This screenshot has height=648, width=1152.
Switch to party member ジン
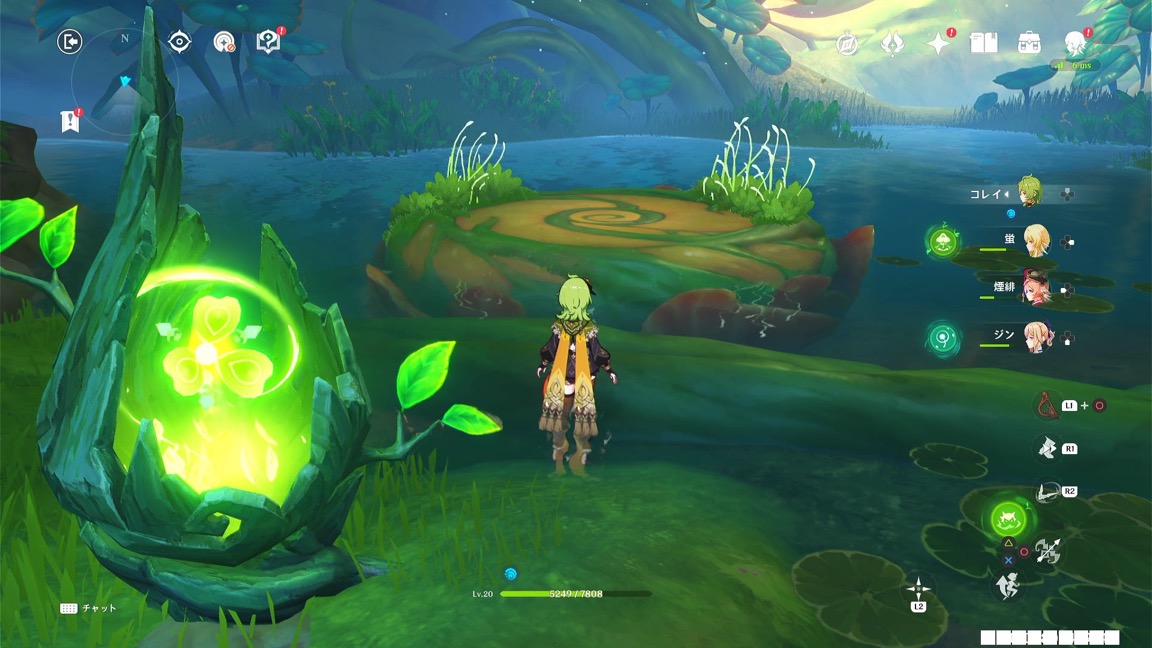click(x=1035, y=339)
